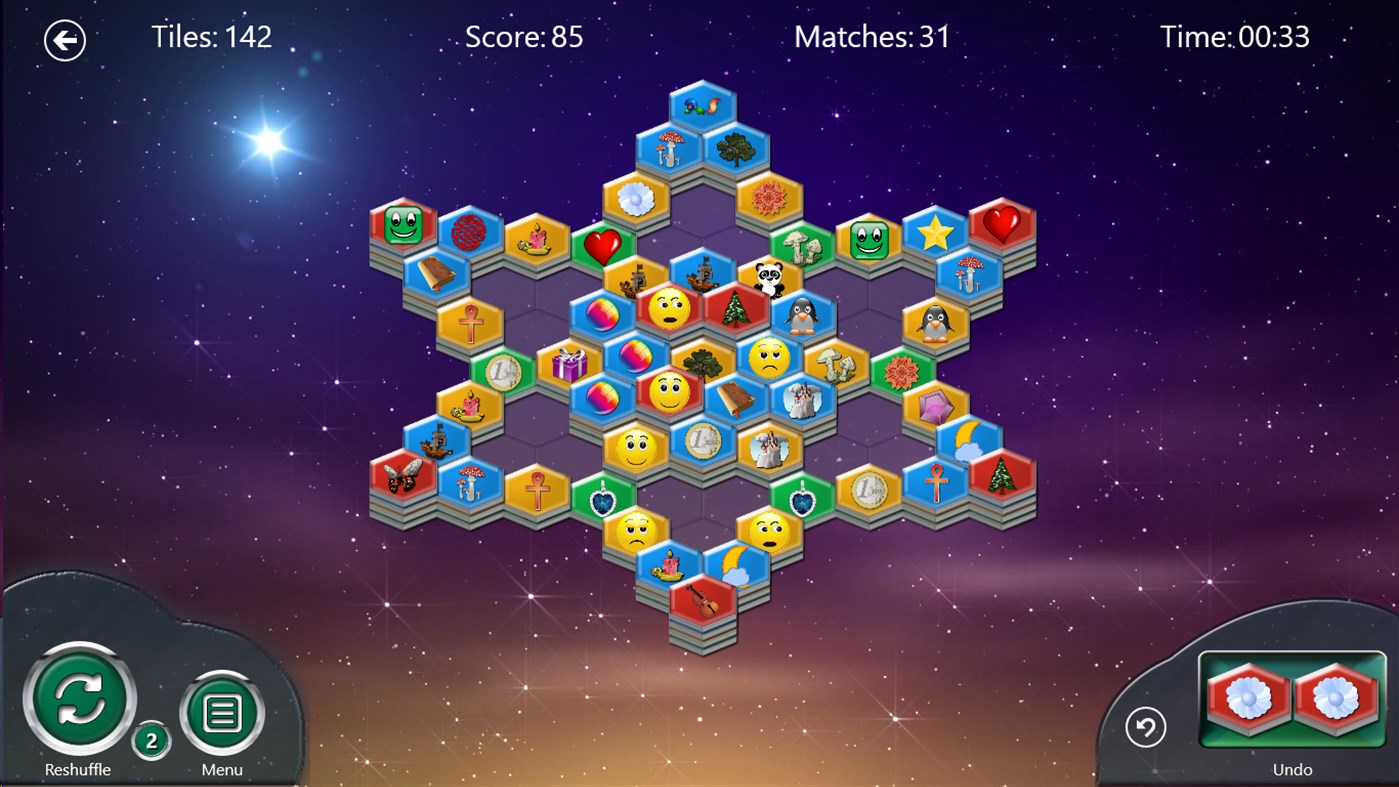The height and width of the screenshot is (787, 1399).
Task: Open the game Menu
Action: click(220, 712)
